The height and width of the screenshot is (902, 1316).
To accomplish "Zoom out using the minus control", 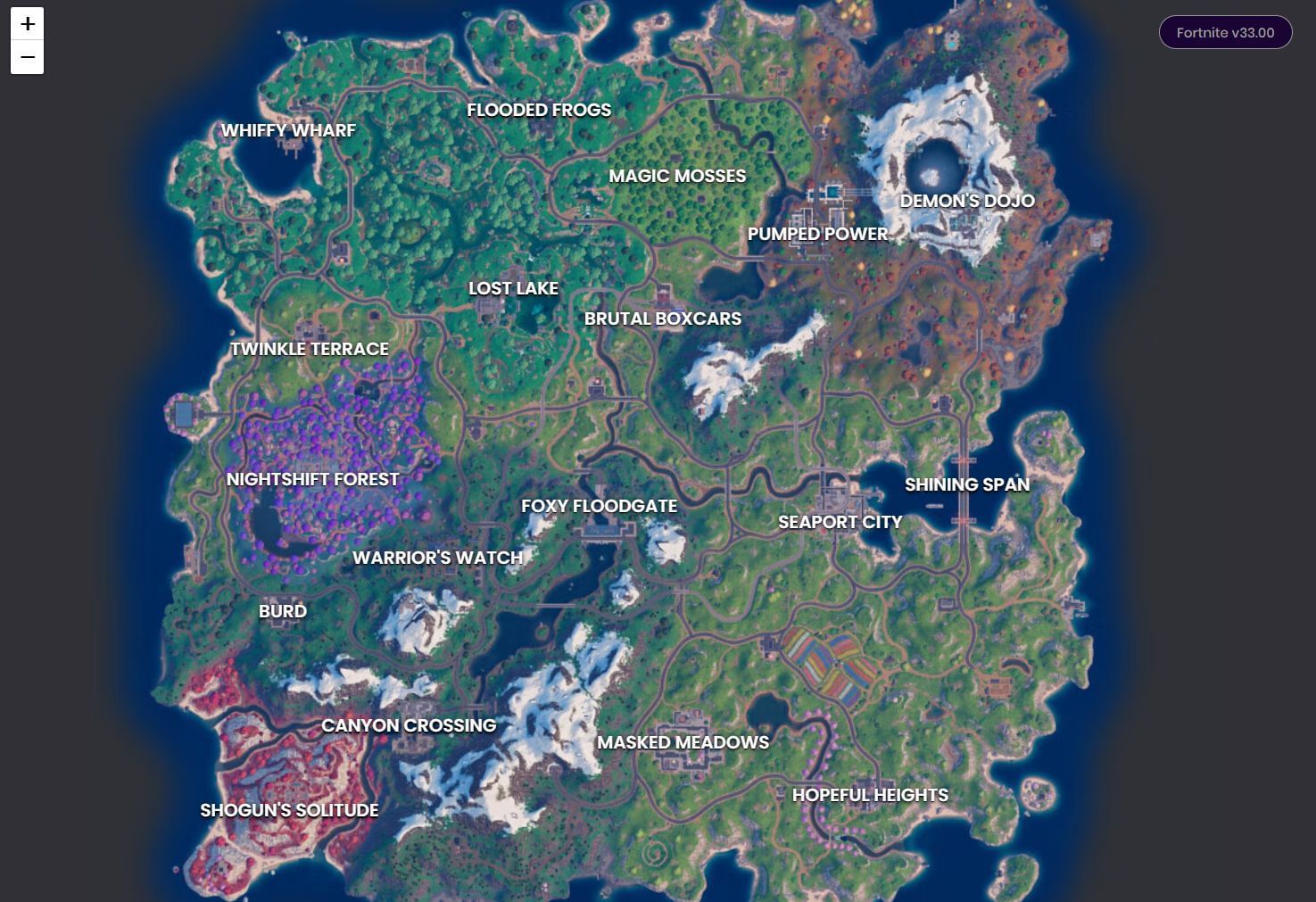I will pyautogui.click(x=28, y=57).
